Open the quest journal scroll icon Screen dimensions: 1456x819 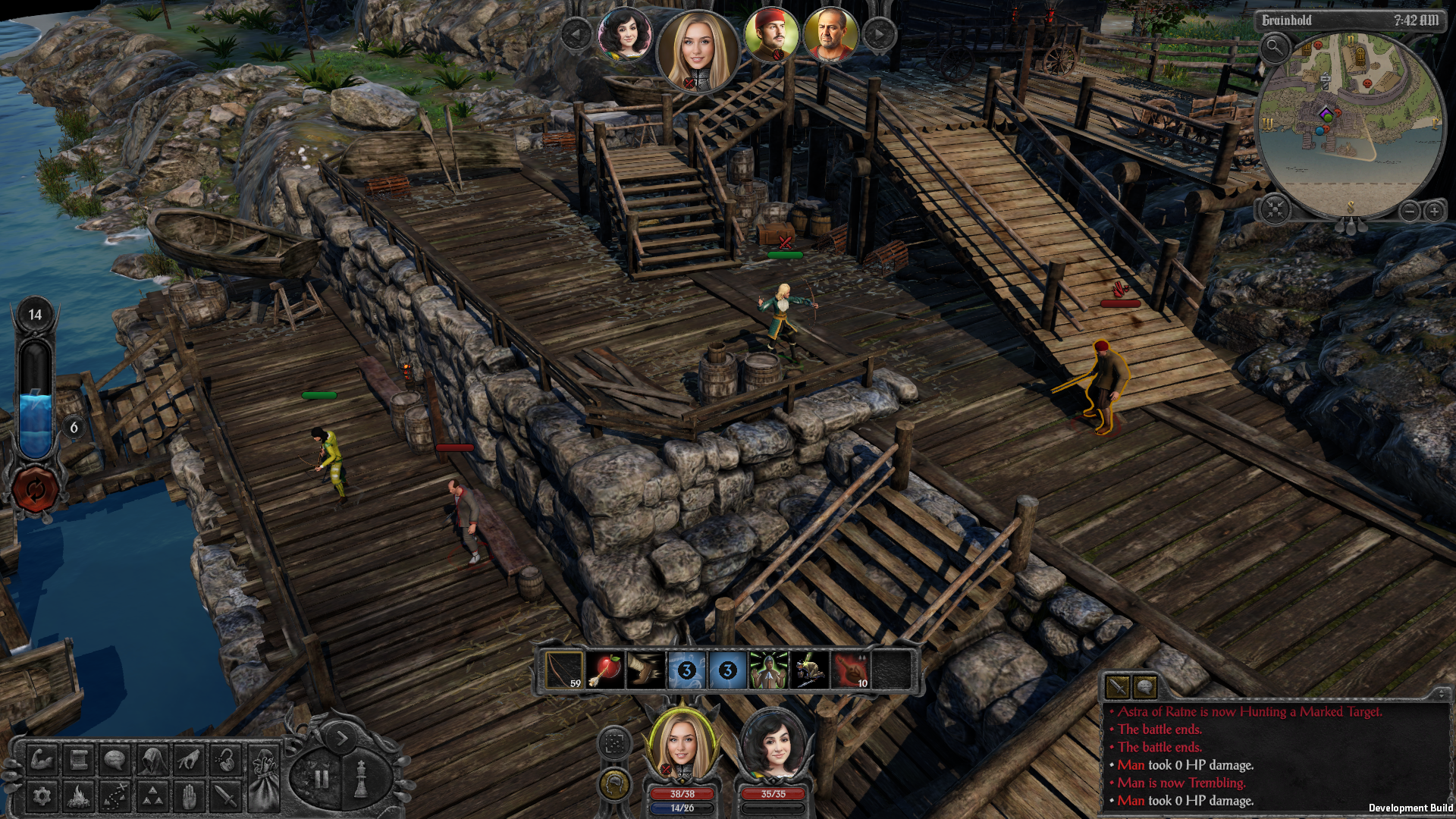point(79,759)
